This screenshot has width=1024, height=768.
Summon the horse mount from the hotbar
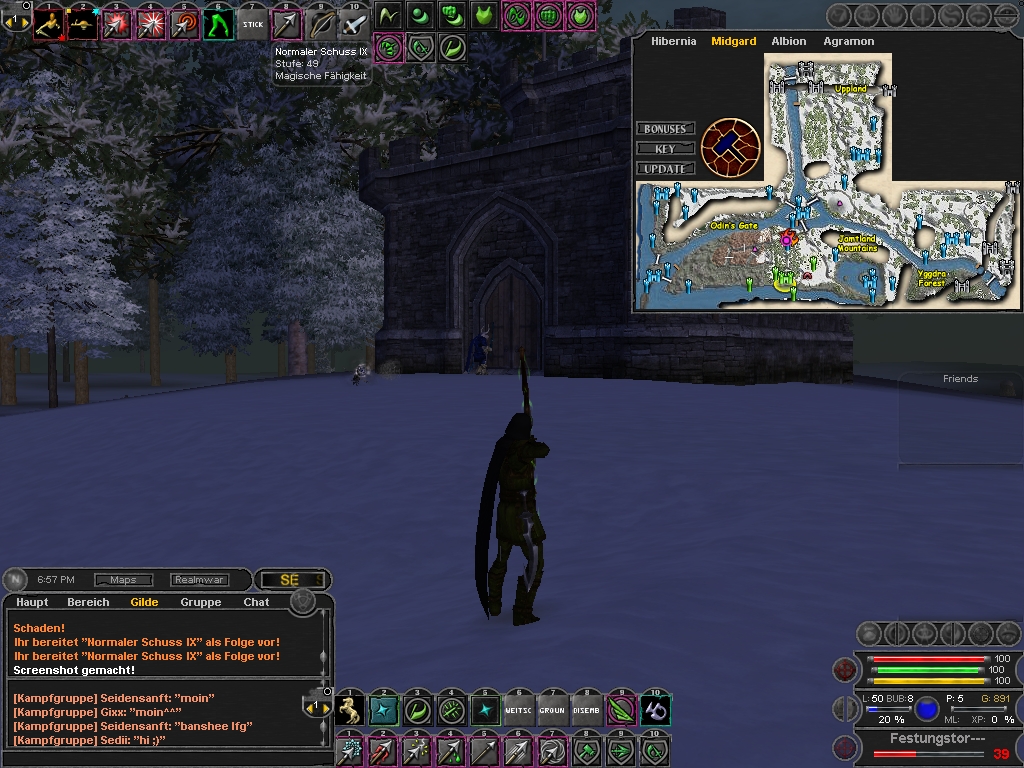[x=350, y=711]
